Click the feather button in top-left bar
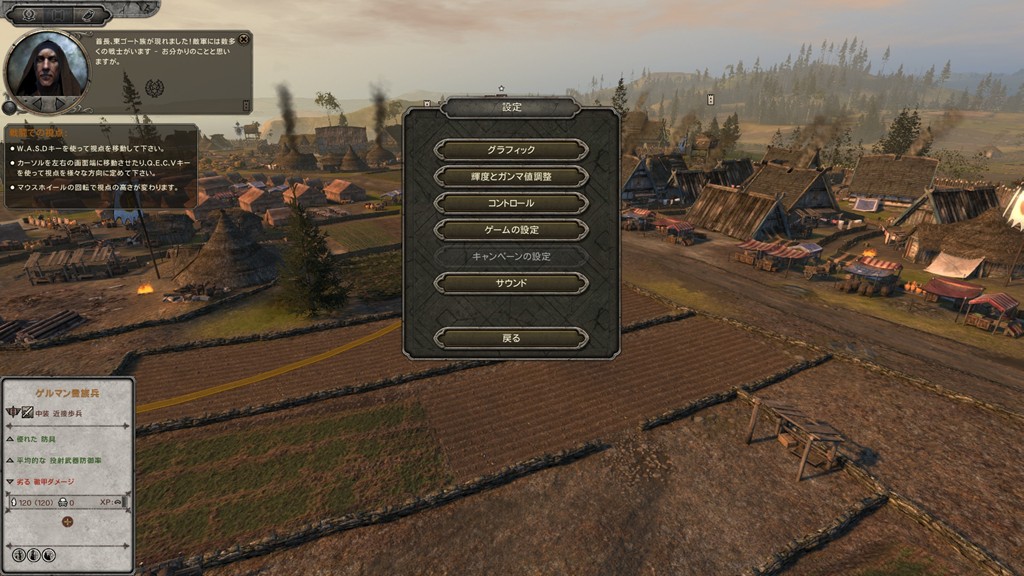The width and height of the screenshot is (1024, 576). 89,14
